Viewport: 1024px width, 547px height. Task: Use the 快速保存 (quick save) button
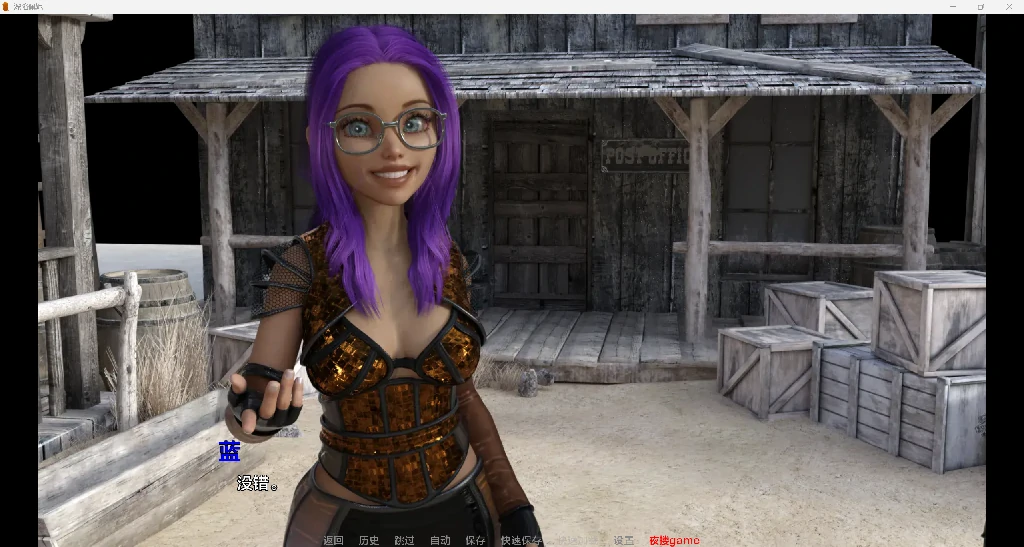521,541
